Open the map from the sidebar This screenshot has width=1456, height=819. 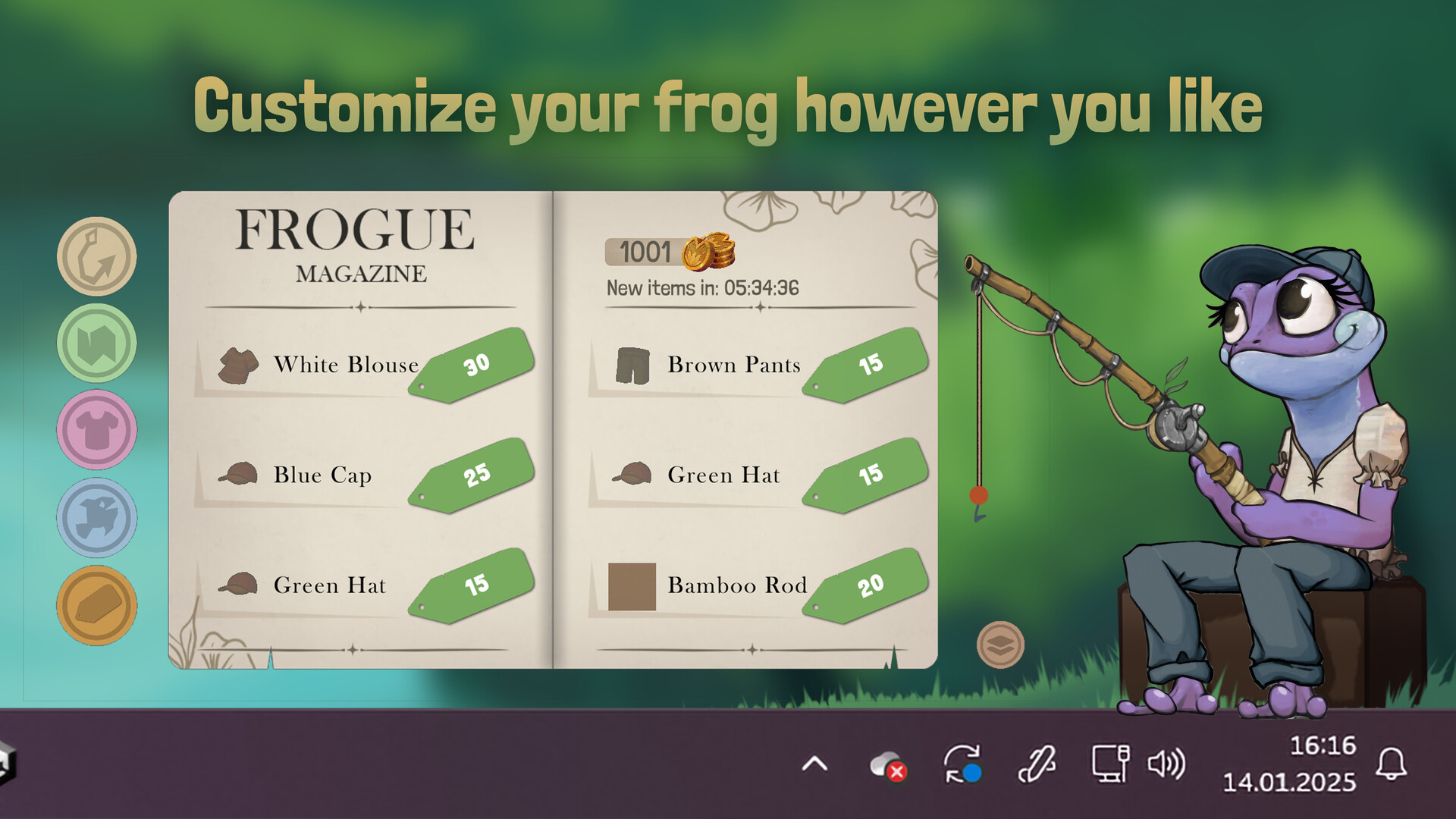pyautogui.click(x=96, y=343)
